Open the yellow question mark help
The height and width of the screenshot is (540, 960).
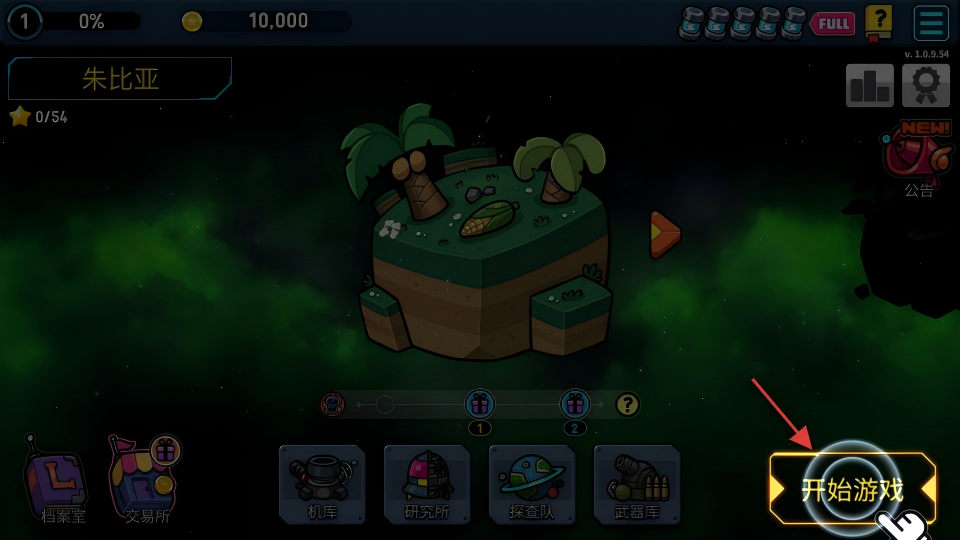(878, 21)
